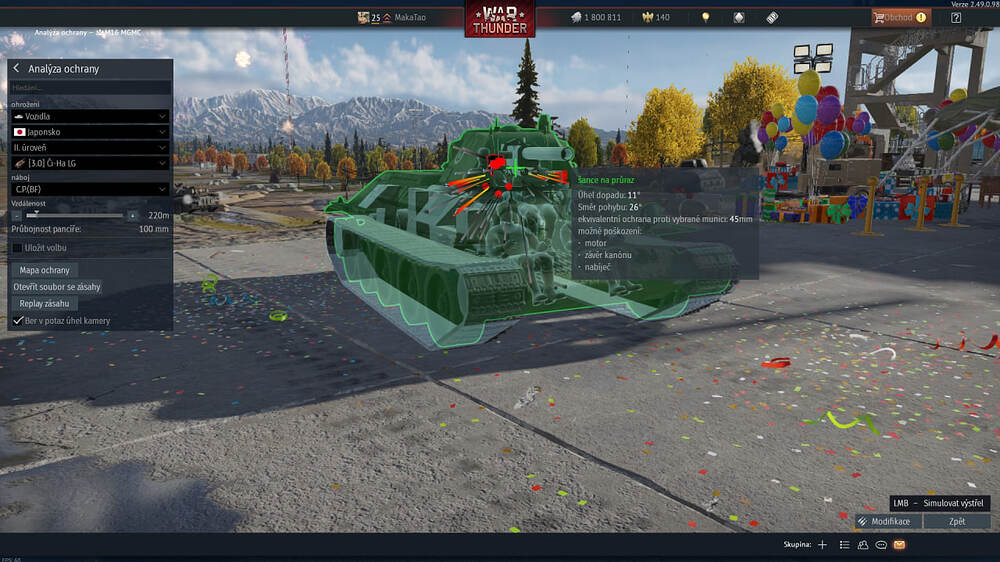Toggle Ber v potaz úhel kamery
This screenshot has height=562, width=1000.
[x=17, y=320]
